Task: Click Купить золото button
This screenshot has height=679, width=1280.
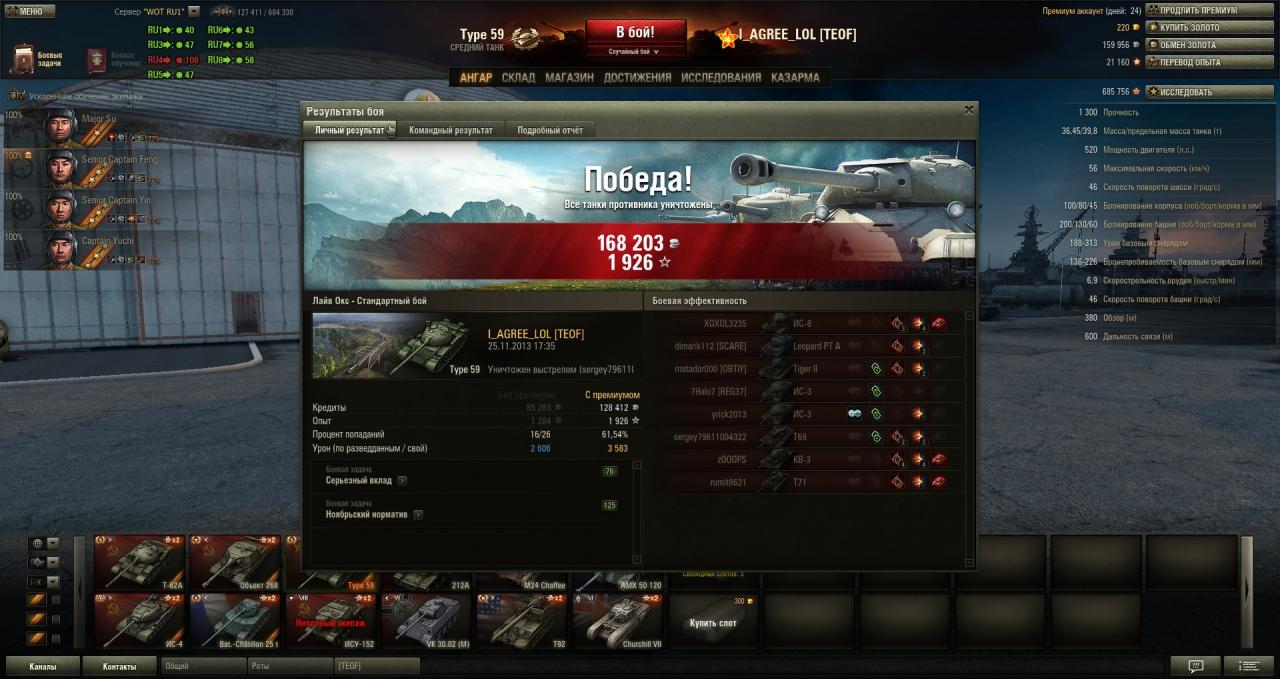Action: (1196, 27)
